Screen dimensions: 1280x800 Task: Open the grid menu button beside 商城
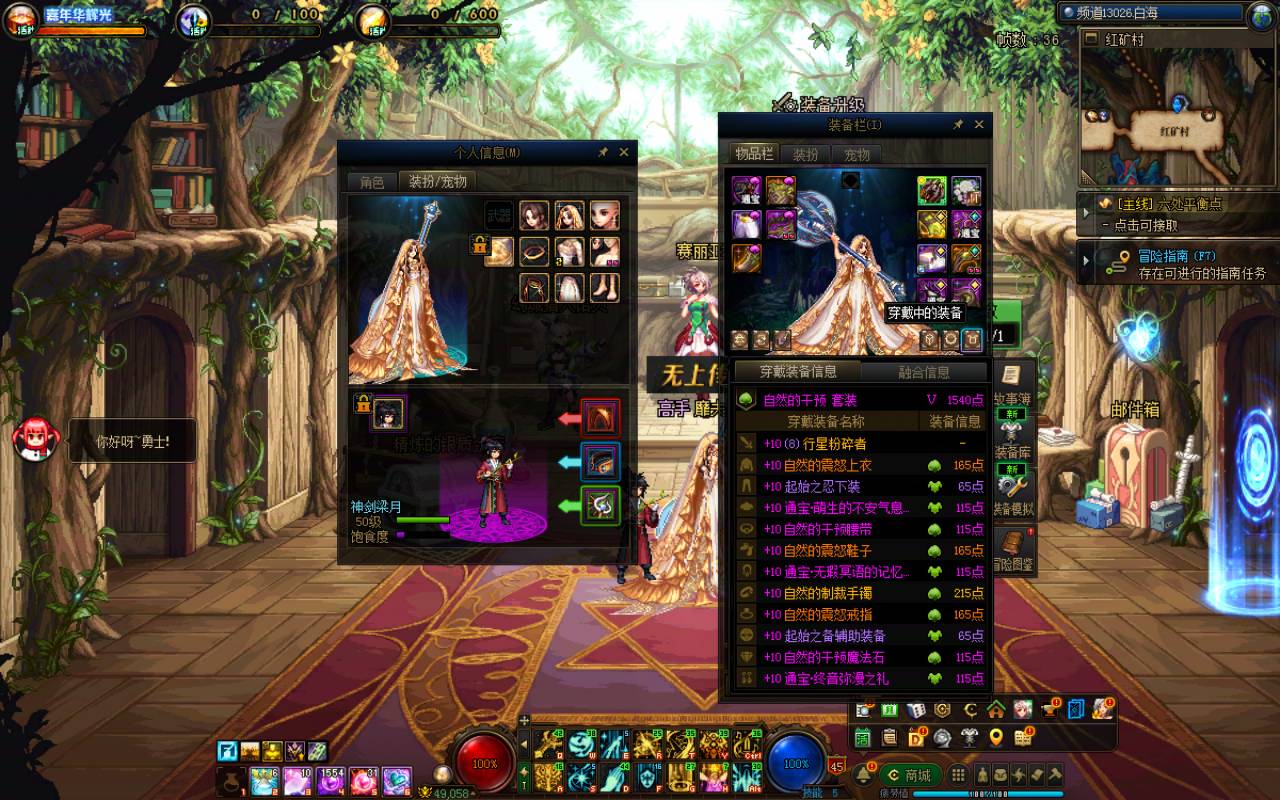[x=958, y=775]
